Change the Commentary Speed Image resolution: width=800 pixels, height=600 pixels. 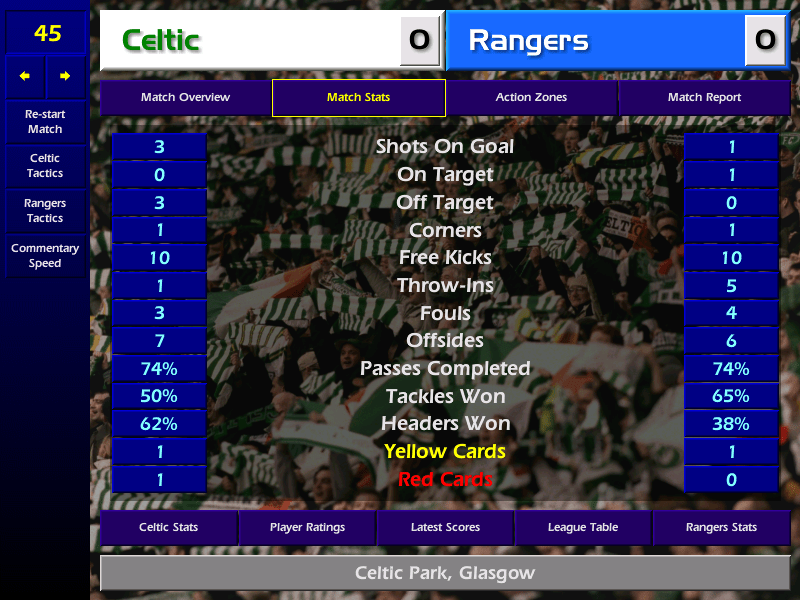[45, 256]
